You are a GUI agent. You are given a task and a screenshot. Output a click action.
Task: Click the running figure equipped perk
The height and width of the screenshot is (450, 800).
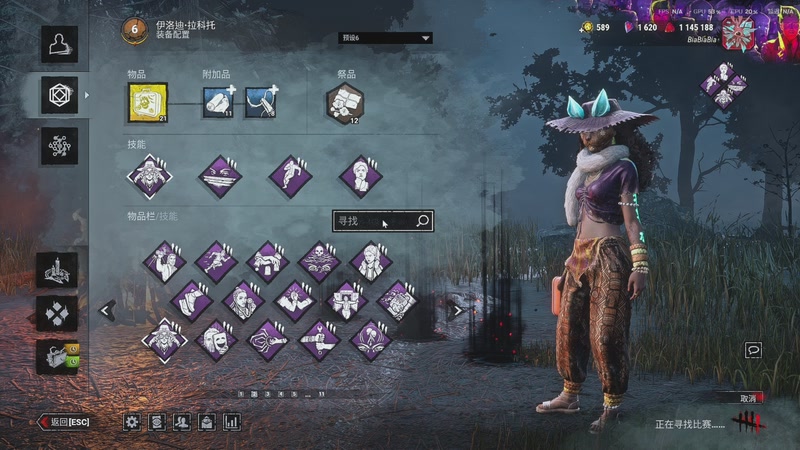point(291,176)
